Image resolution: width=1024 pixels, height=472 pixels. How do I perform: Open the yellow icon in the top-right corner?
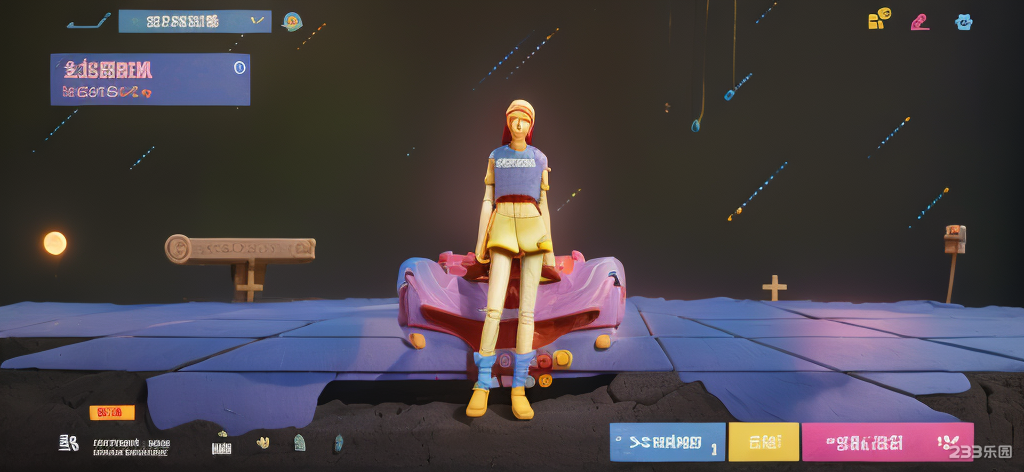coord(879,19)
